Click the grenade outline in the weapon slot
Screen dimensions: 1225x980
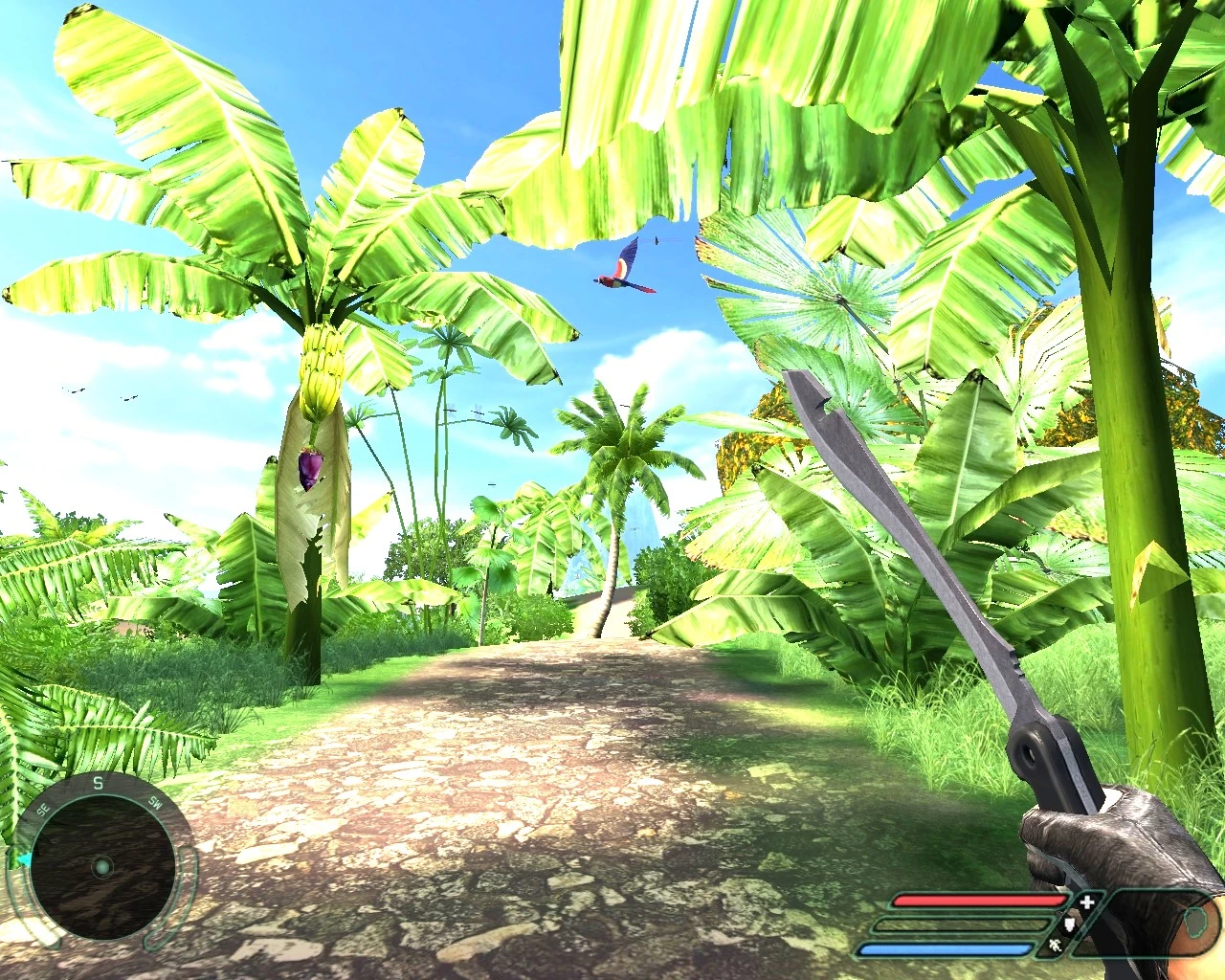tap(1195, 923)
